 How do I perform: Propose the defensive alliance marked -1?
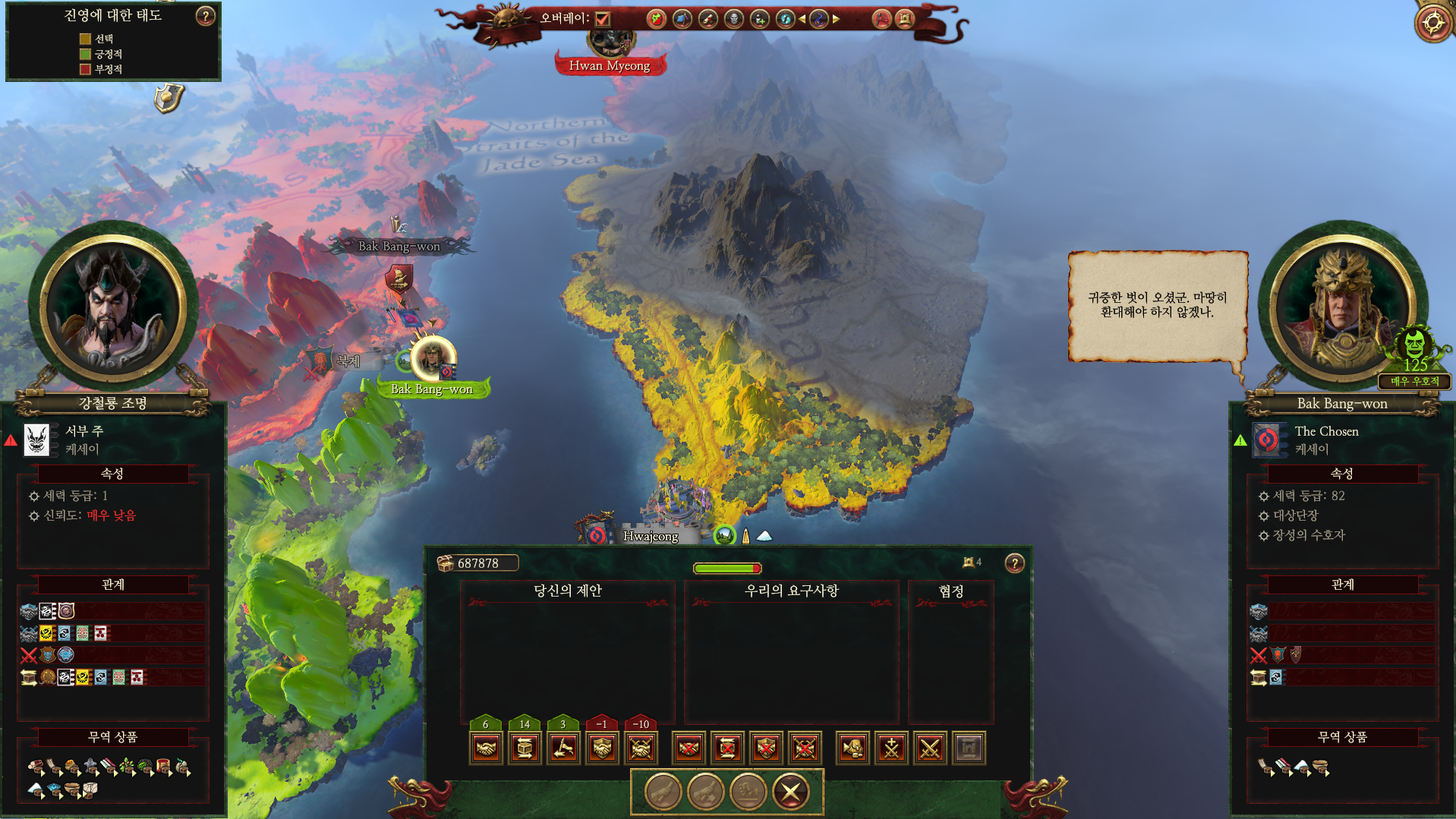pyautogui.click(x=602, y=748)
